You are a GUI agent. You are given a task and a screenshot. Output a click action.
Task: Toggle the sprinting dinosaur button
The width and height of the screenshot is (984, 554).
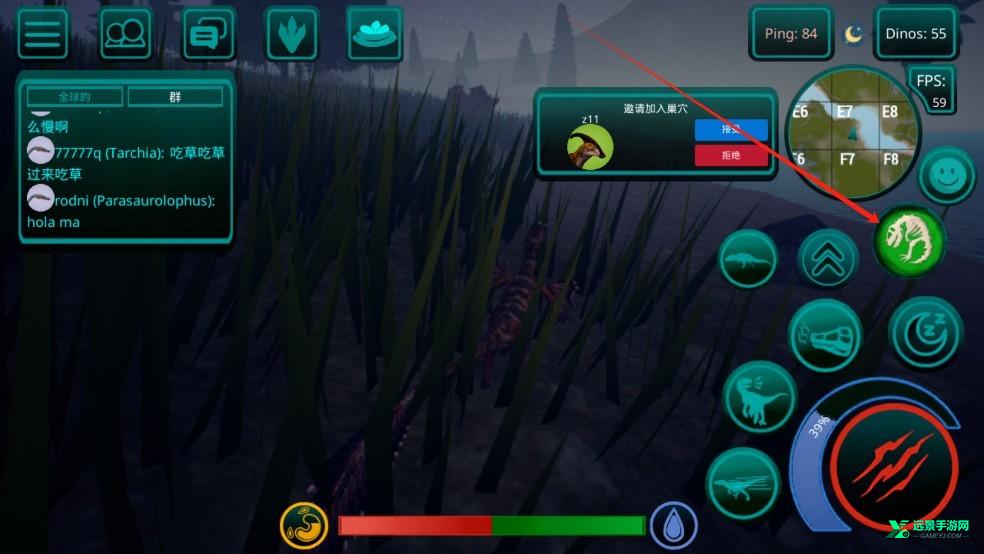[x=743, y=484]
